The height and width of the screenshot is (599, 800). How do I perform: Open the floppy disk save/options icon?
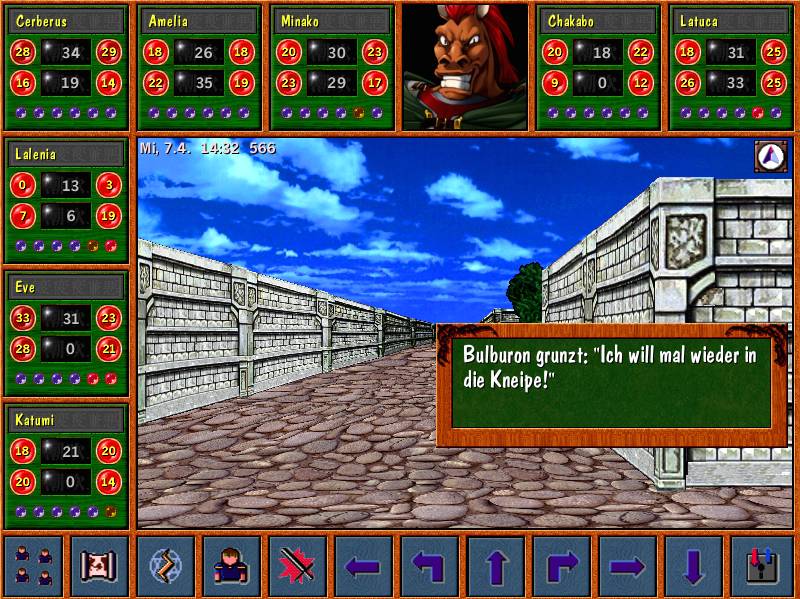click(x=760, y=566)
